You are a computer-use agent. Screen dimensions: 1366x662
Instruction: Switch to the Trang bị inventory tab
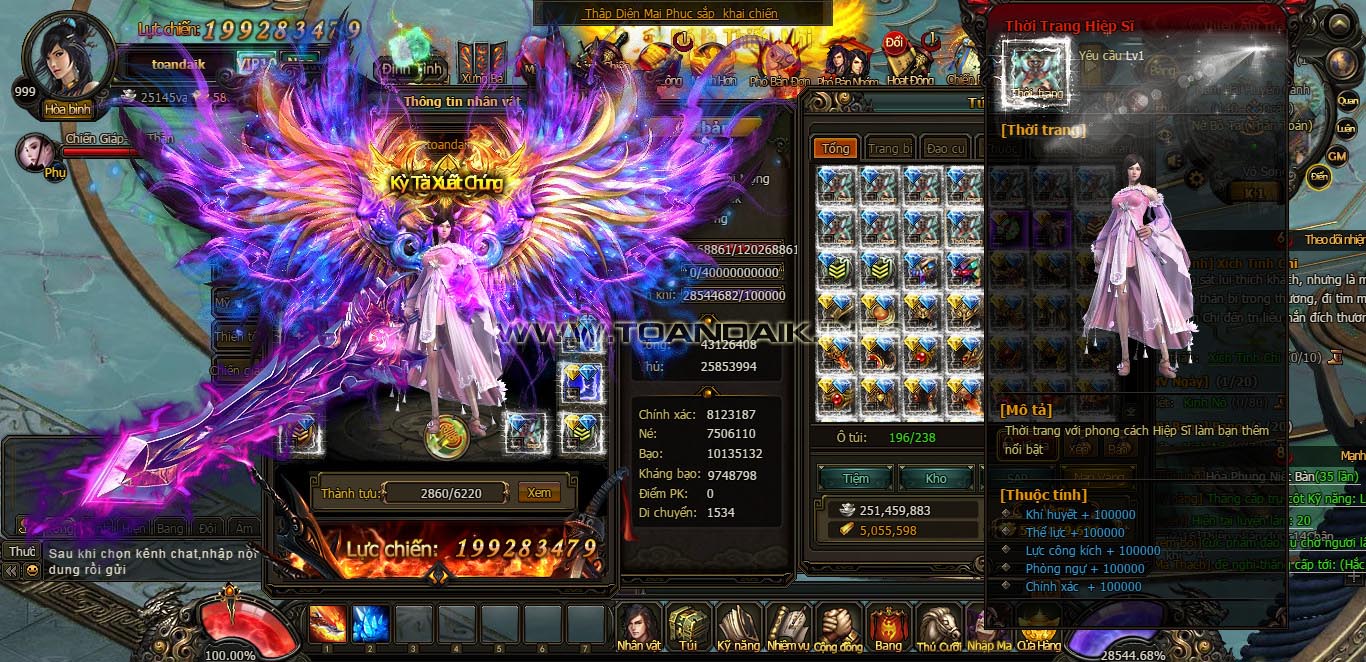tap(889, 148)
